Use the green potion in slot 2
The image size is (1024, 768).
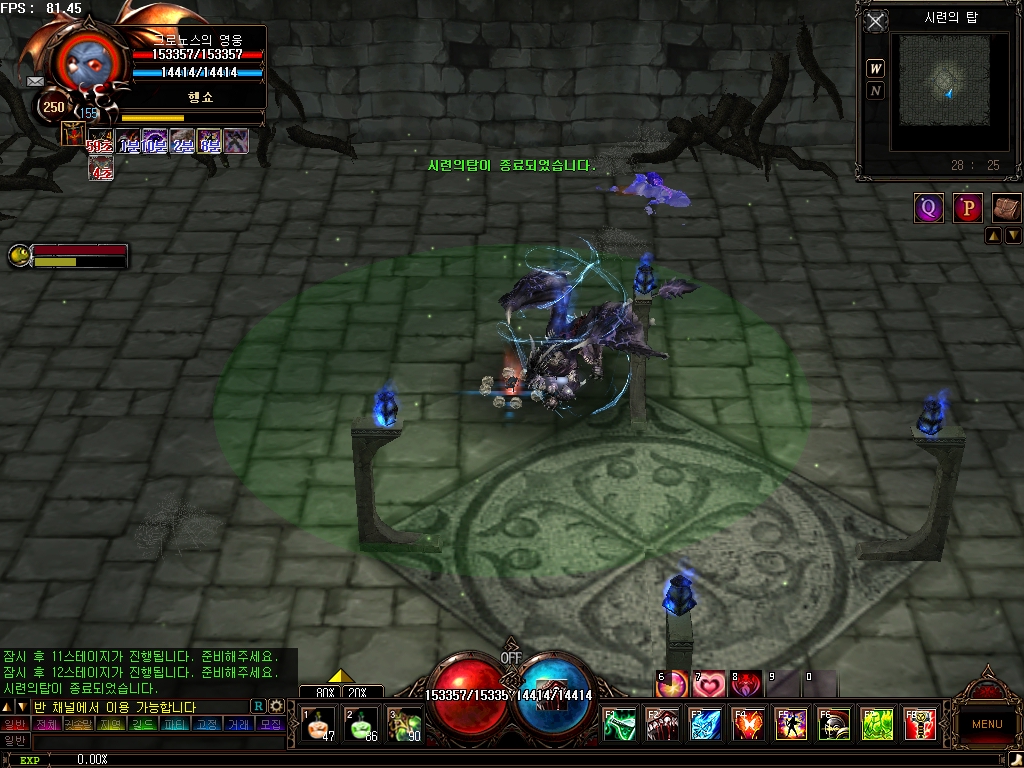[361, 724]
